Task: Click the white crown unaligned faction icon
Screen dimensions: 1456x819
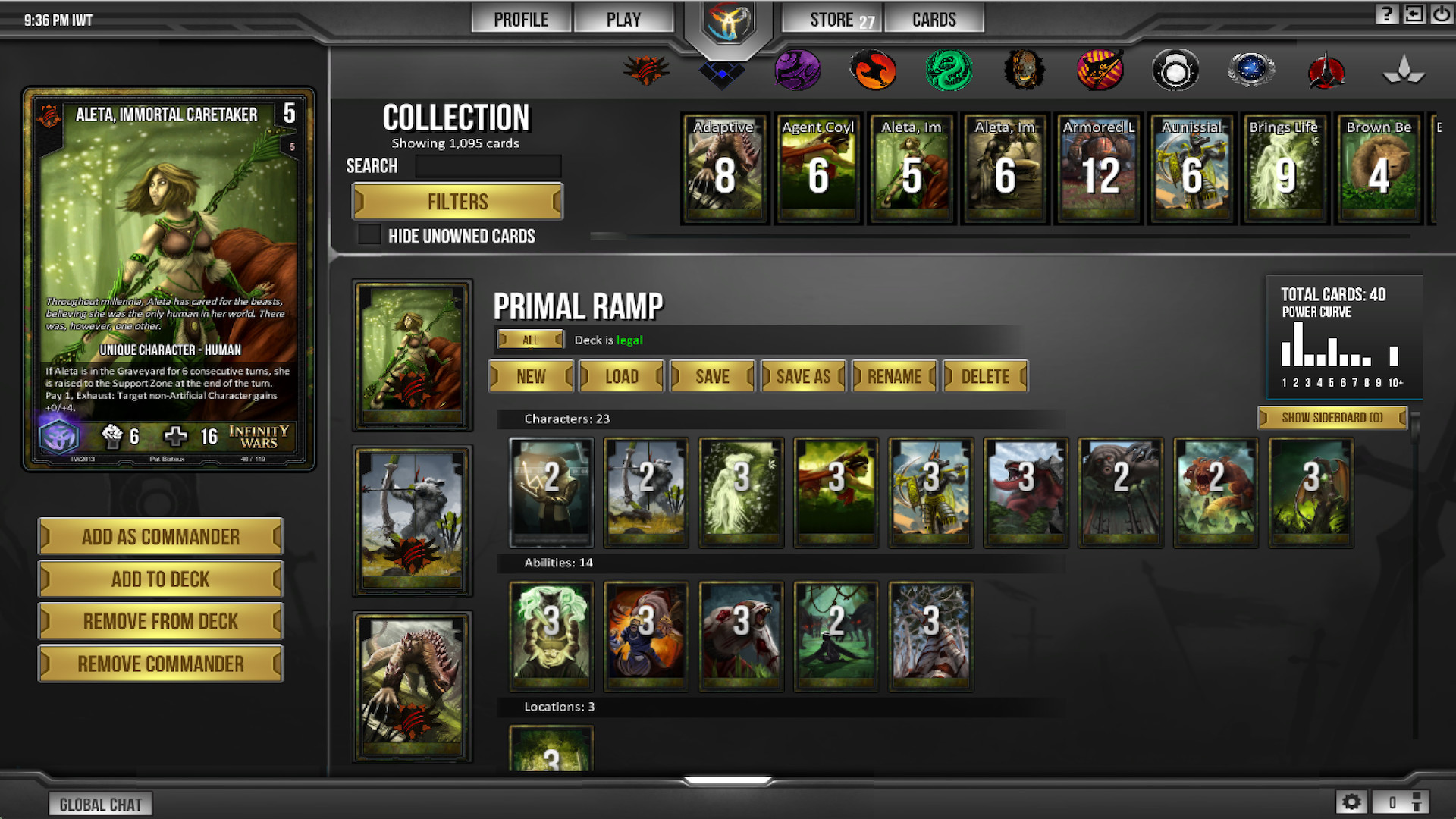Action: pyautogui.click(x=1404, y=70)
